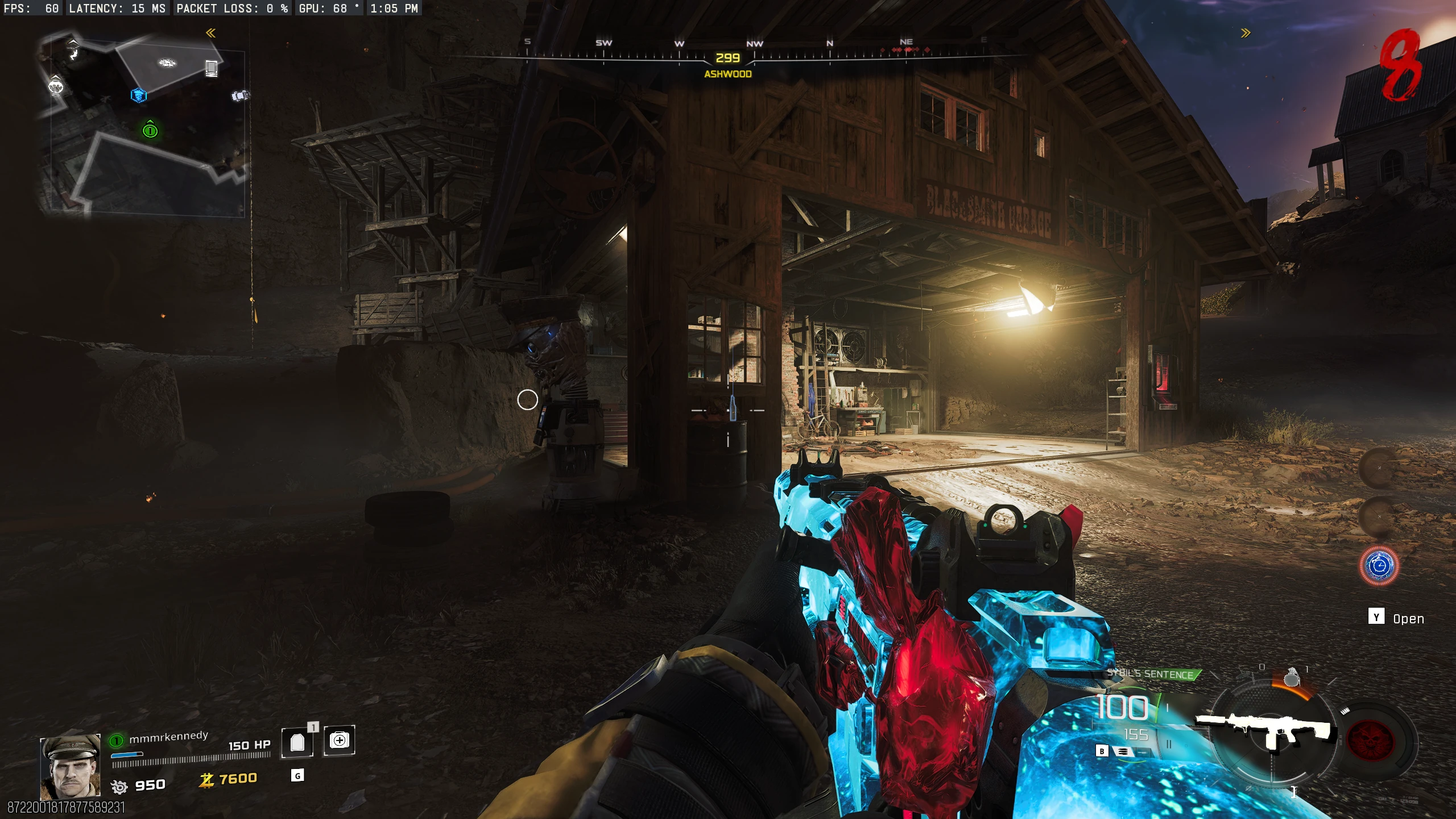Image resolution: width=1456 pixels, height=819 pixels.
Task: Click the gumball machine marker on minimap
Action: pos(55,86)
